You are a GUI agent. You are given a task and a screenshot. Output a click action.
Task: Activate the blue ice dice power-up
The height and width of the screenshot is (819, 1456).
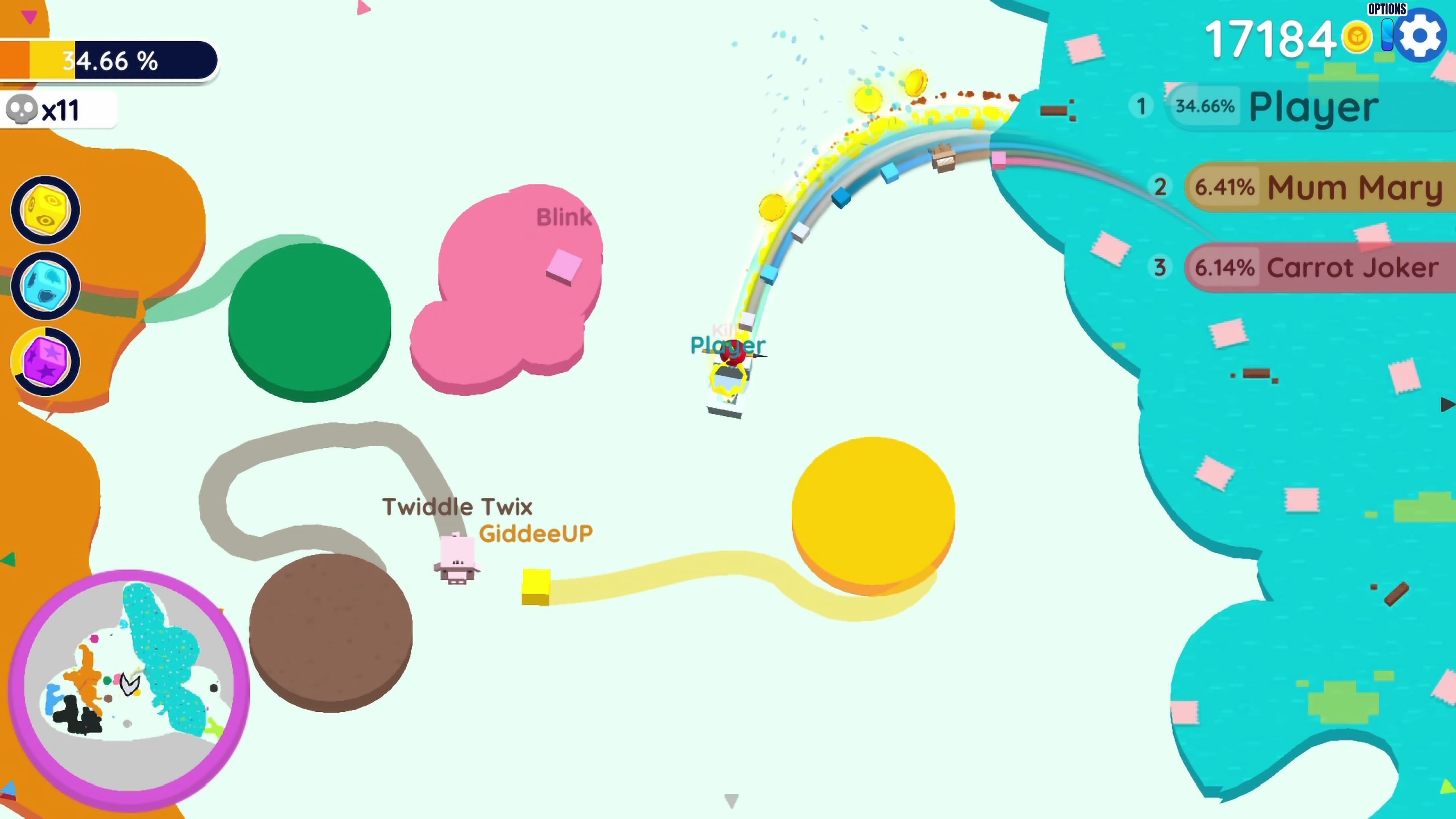click(x=45, y=286)
